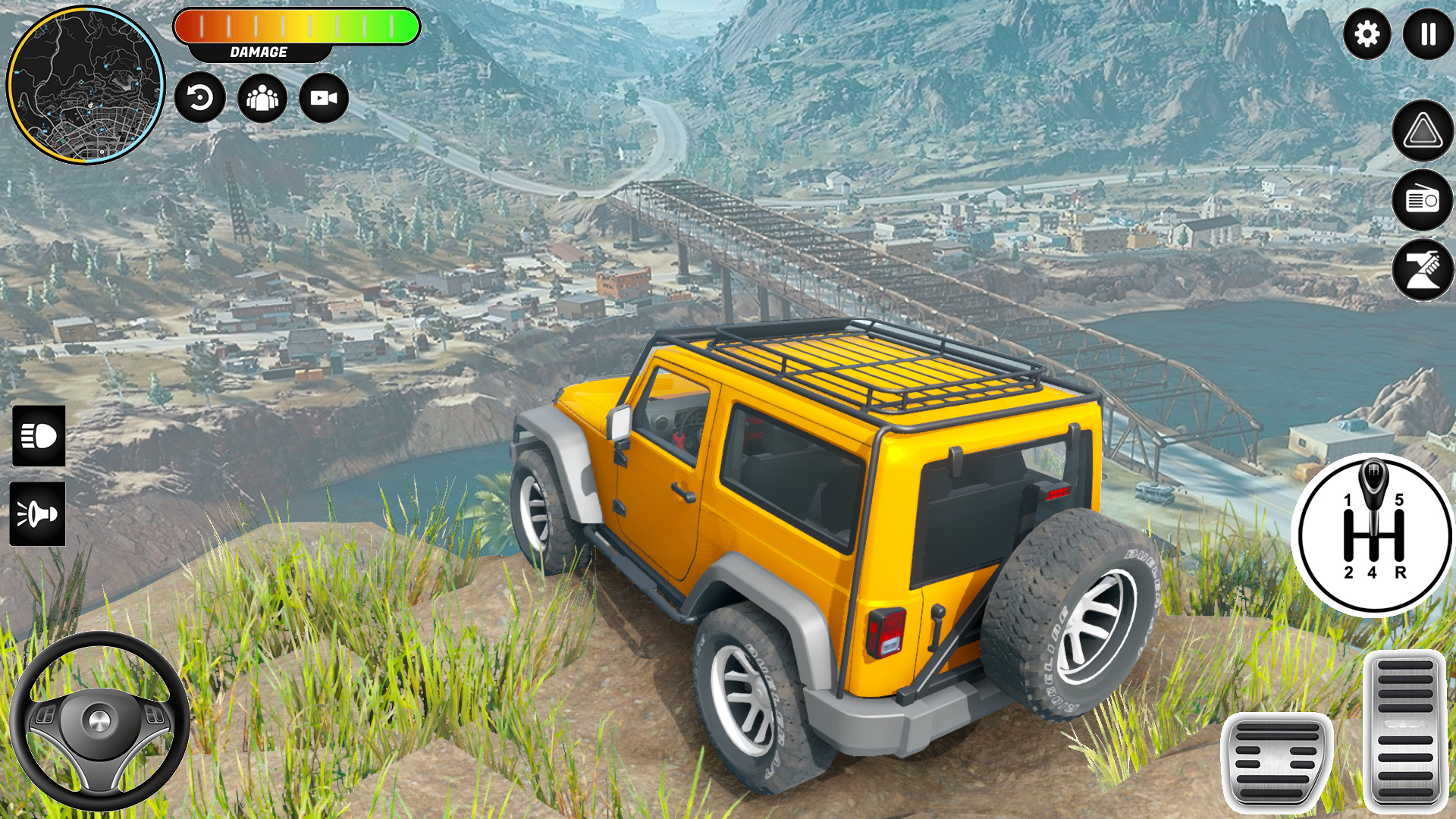This screenshot has width=1456, height=819.
Task: Reset the vehicle with the circular arrow
Action: pyautogui.click(x=200, y=98)
